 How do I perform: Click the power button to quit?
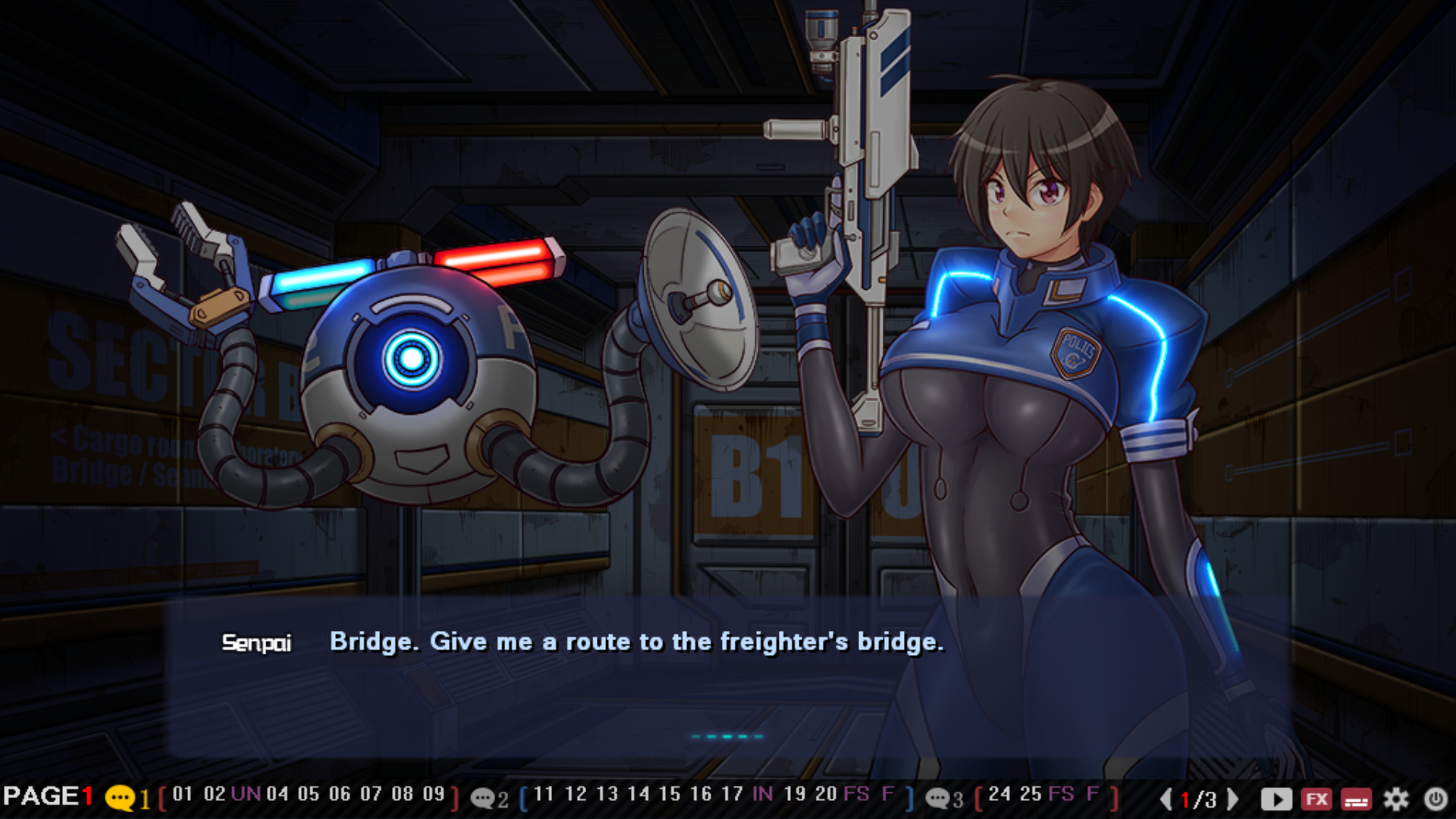point(1436,799)
